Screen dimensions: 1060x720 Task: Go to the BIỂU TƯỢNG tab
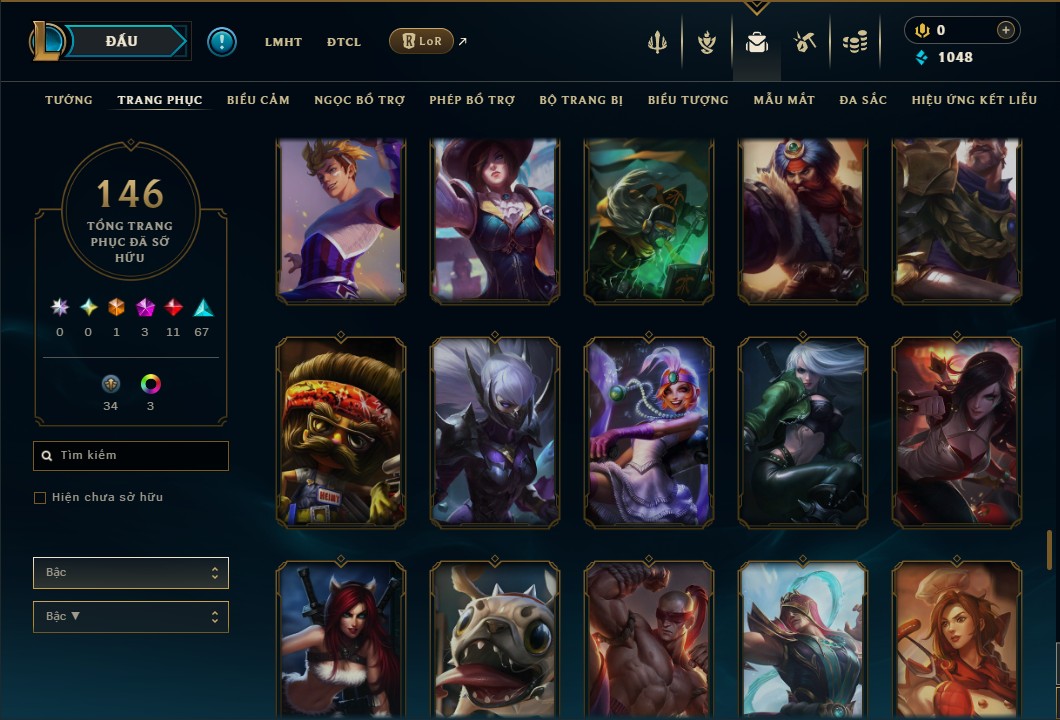[688, 100]
